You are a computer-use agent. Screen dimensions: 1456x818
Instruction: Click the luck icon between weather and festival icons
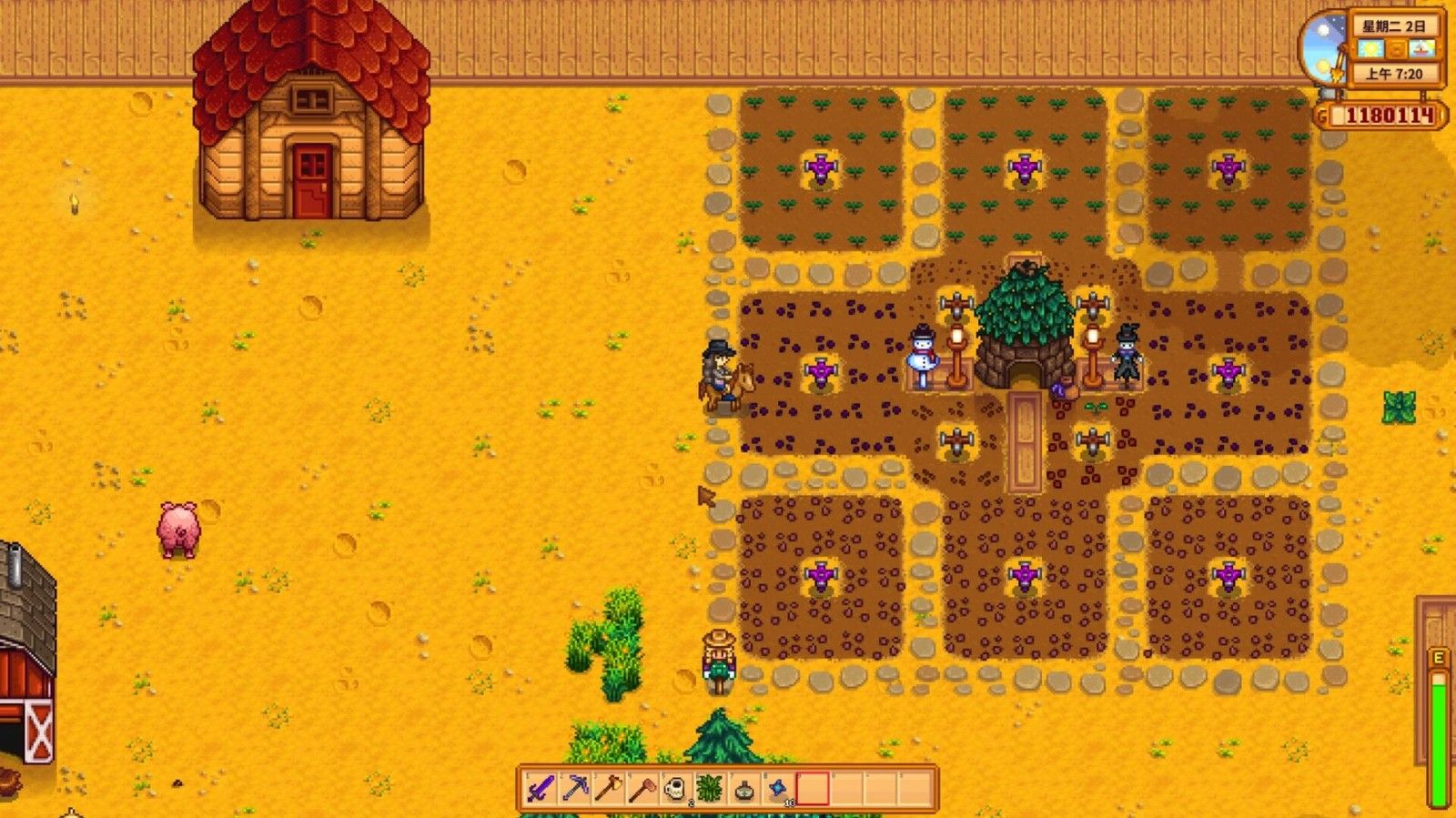pos(1396,48)
